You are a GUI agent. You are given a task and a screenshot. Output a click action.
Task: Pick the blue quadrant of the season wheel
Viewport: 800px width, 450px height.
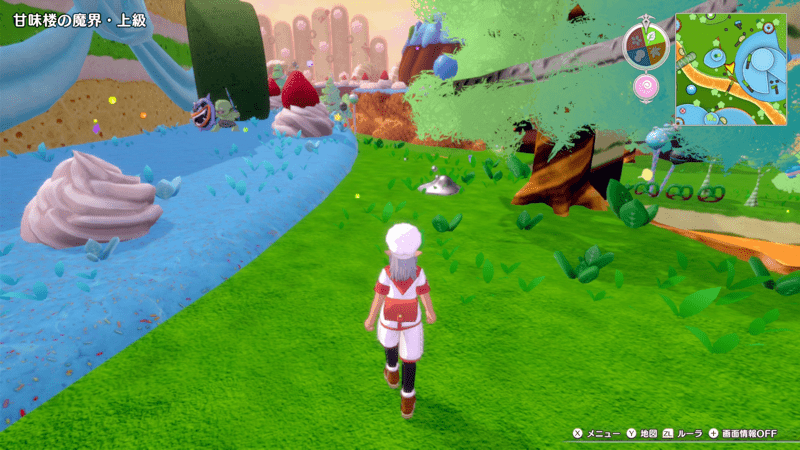[x=637, y=53]
